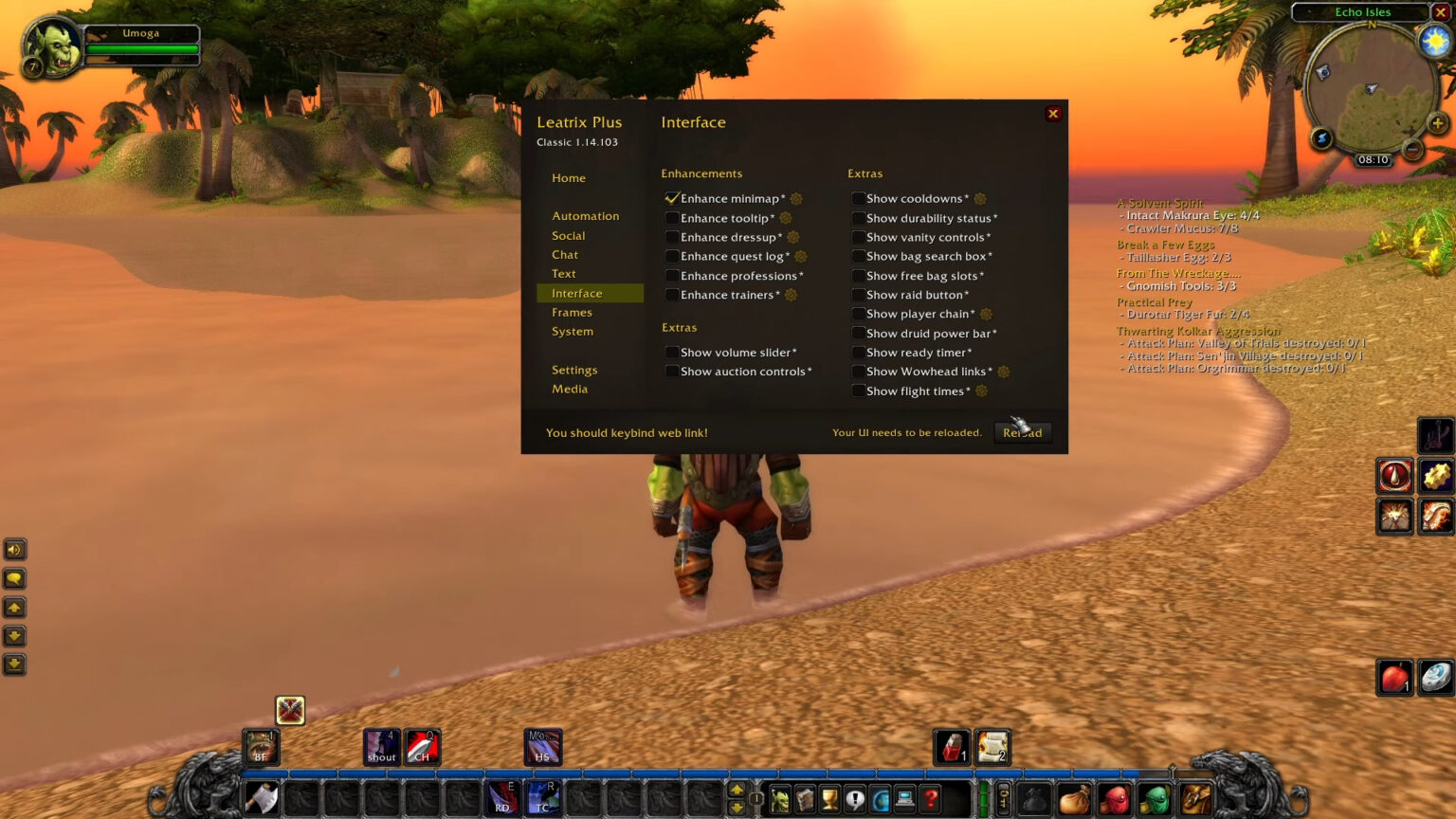Screen dimensions: 1456x819
Task: Toggle Show Wowhead links on
Action: [859, 372]
